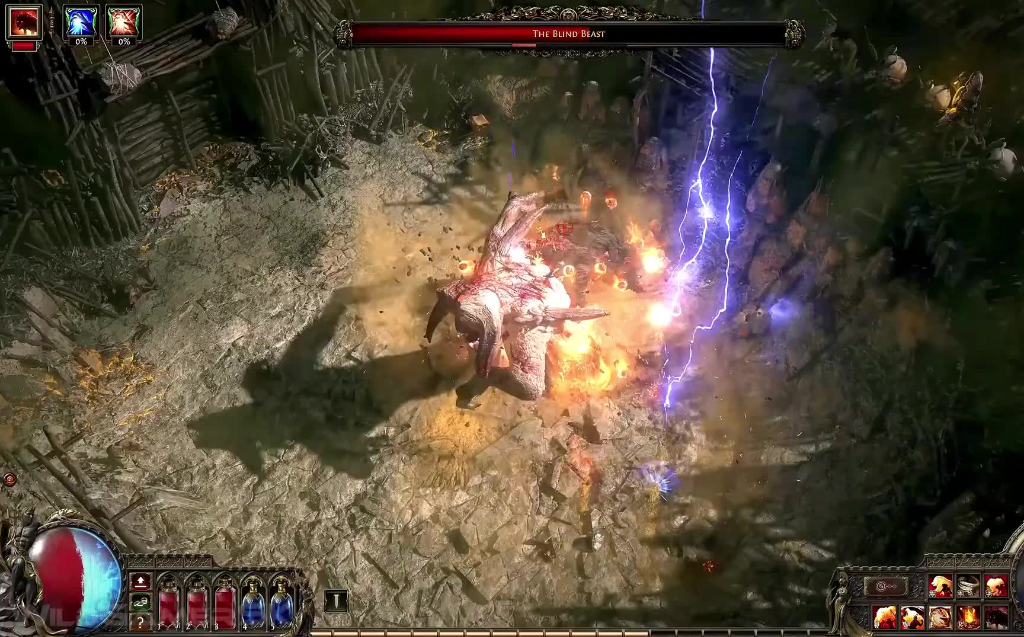Activate the swirling circular vortex skill
Image resolution: width=1024 pixels, height=637 pixels.
[940, 617]
